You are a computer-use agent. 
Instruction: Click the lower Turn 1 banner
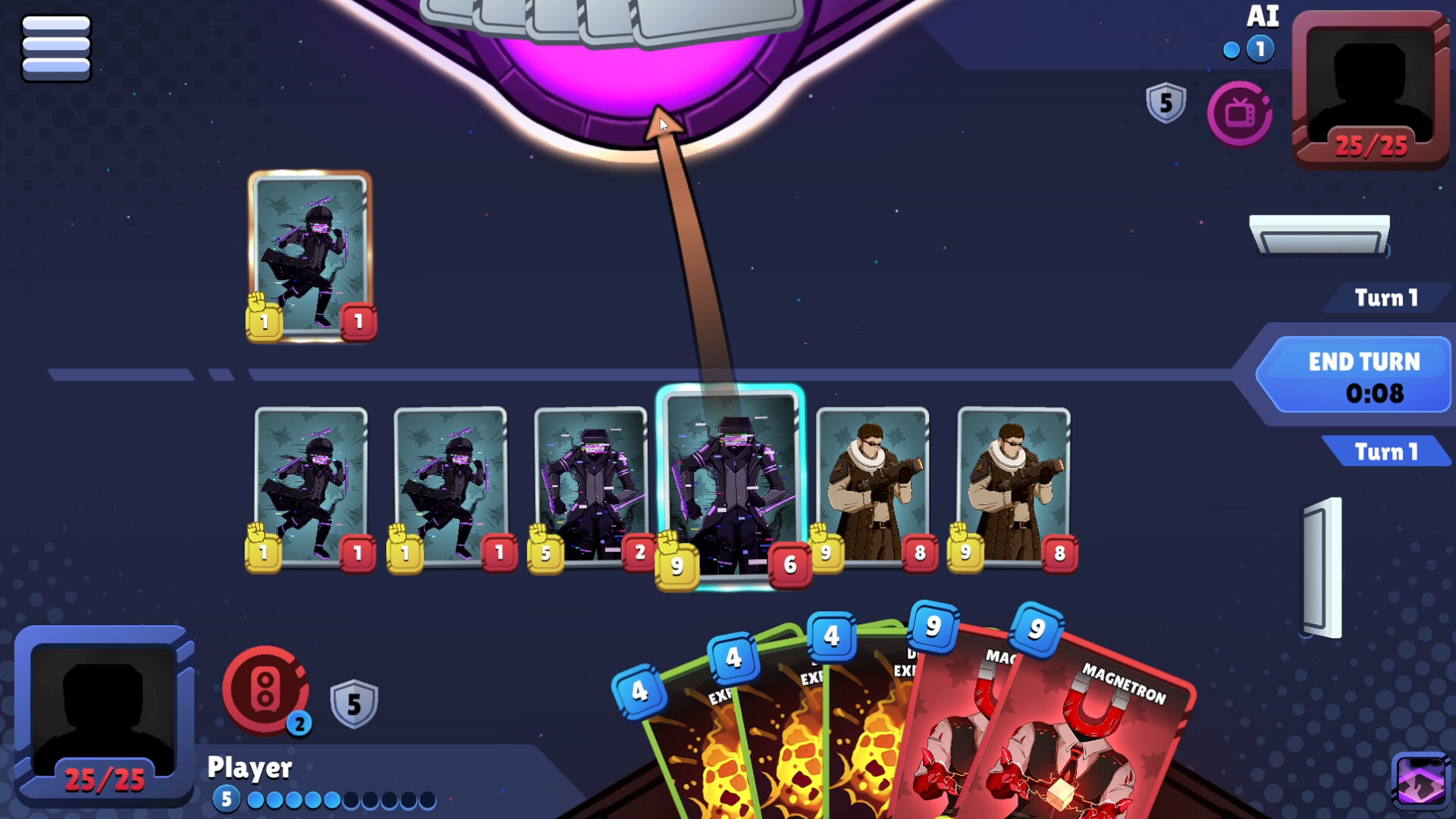point(1386,452)
